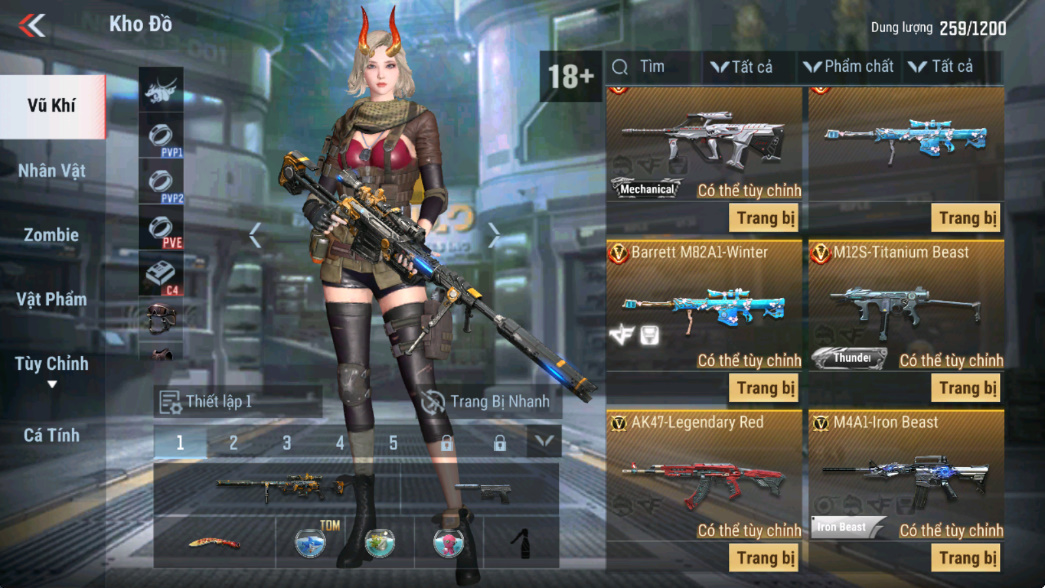Equip the M4A1-Iron Beast with Trang bị
The height and width of the screenshot is (588, 1045).
966,558
